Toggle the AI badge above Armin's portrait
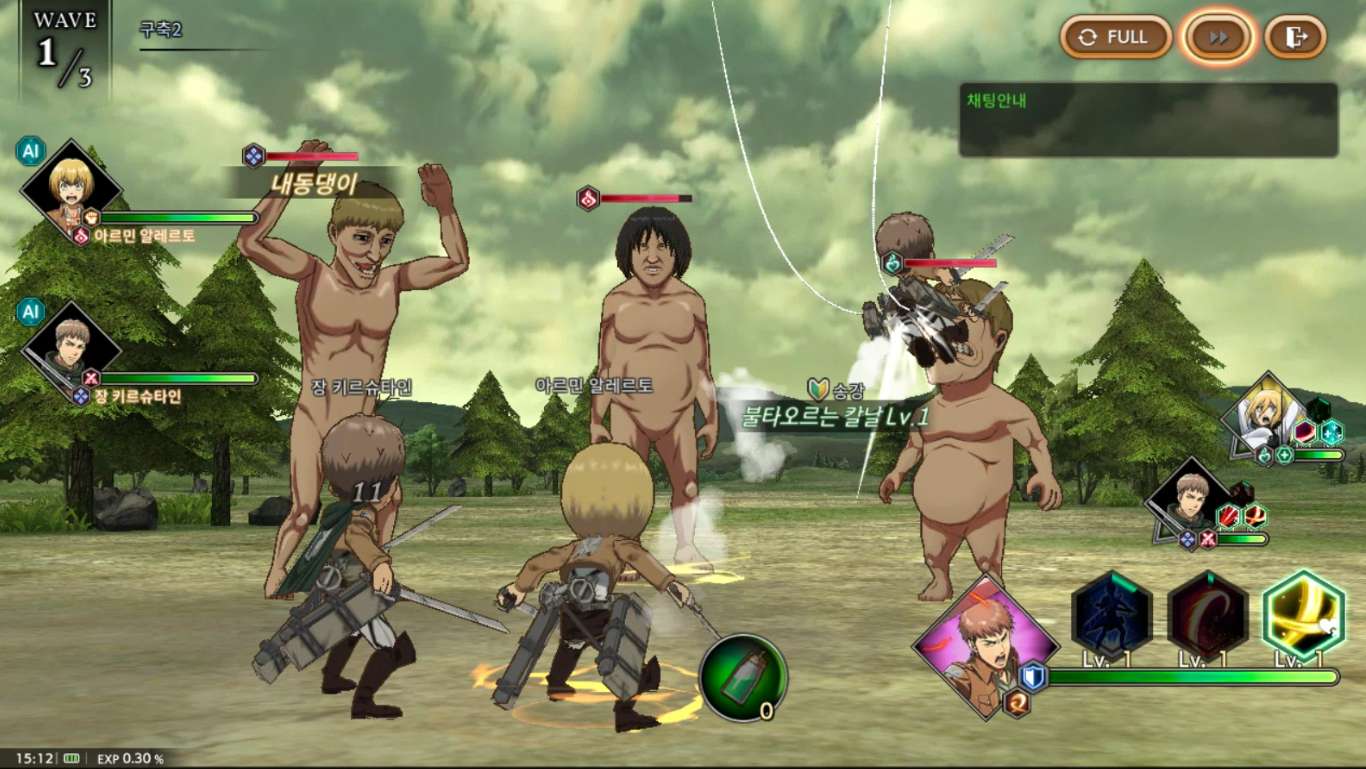 (30, 151)
